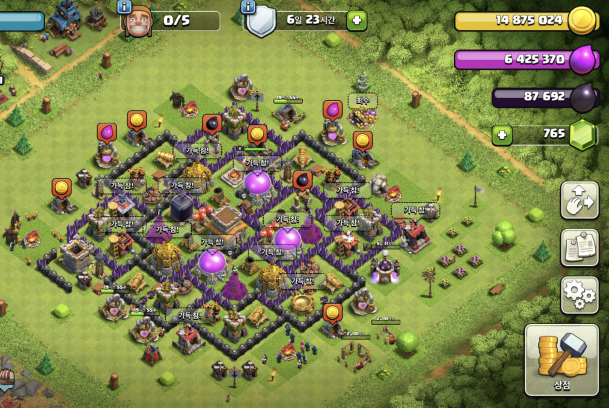Open the clipboard news button
609x408 pixels.
click(x=579, y=247)
